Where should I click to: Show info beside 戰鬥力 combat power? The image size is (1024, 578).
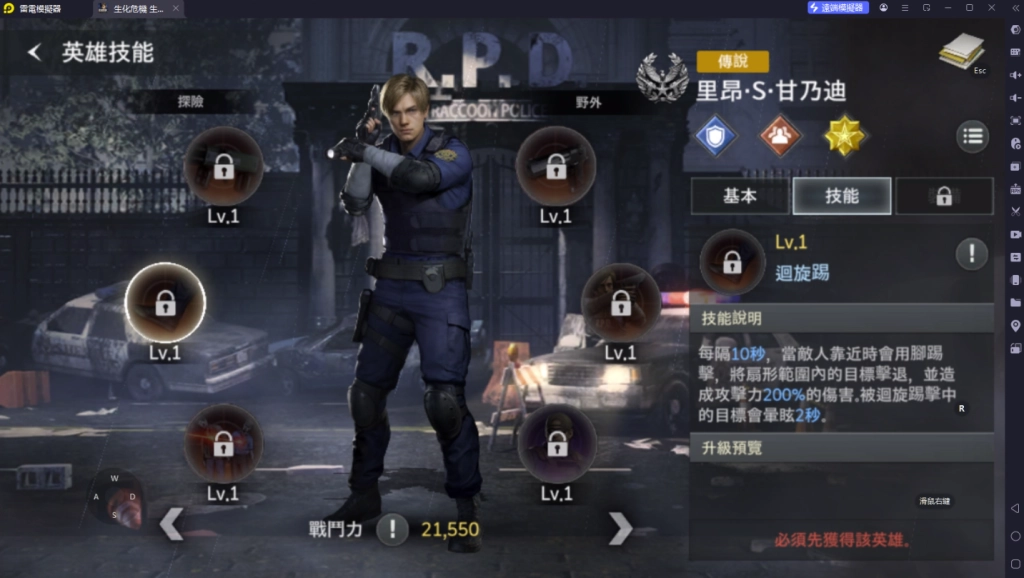point(392,529)
